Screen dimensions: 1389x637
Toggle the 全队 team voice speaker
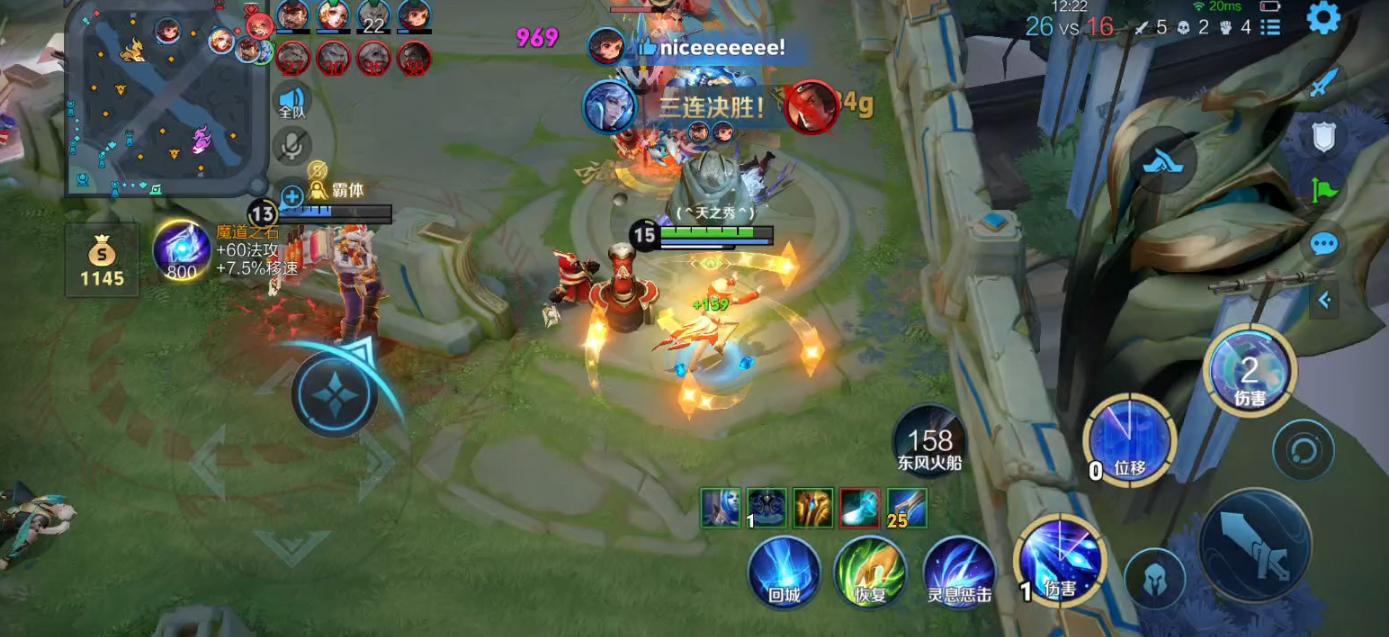[x=291, y=102]
